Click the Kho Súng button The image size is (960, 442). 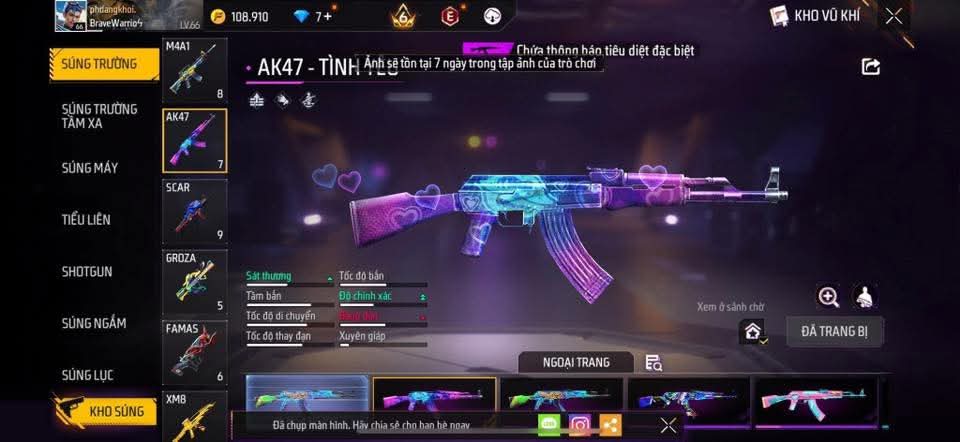[x=110, y=411]
